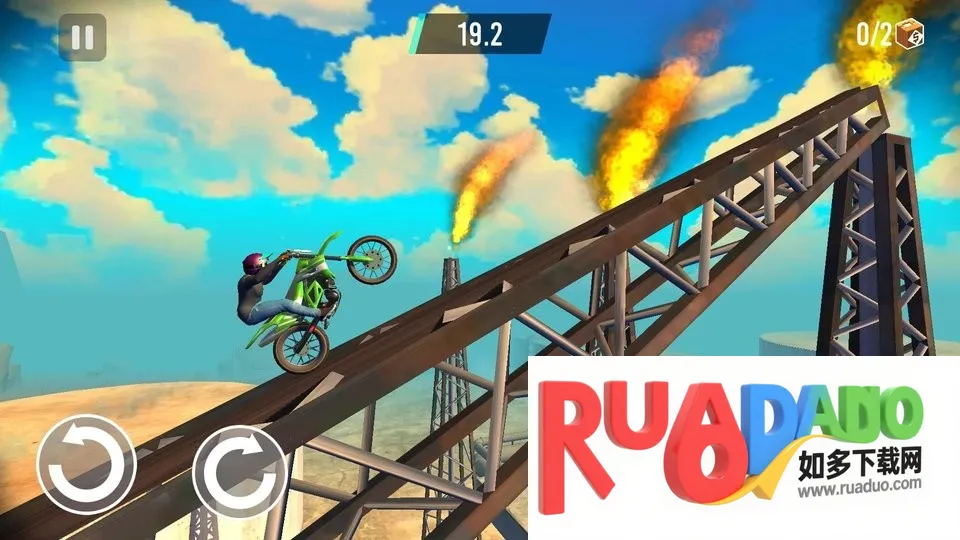Tap the lean back counterclockwise arrow button
The height and width of the screenshot is (540, 960).
[x=86, y=465]
